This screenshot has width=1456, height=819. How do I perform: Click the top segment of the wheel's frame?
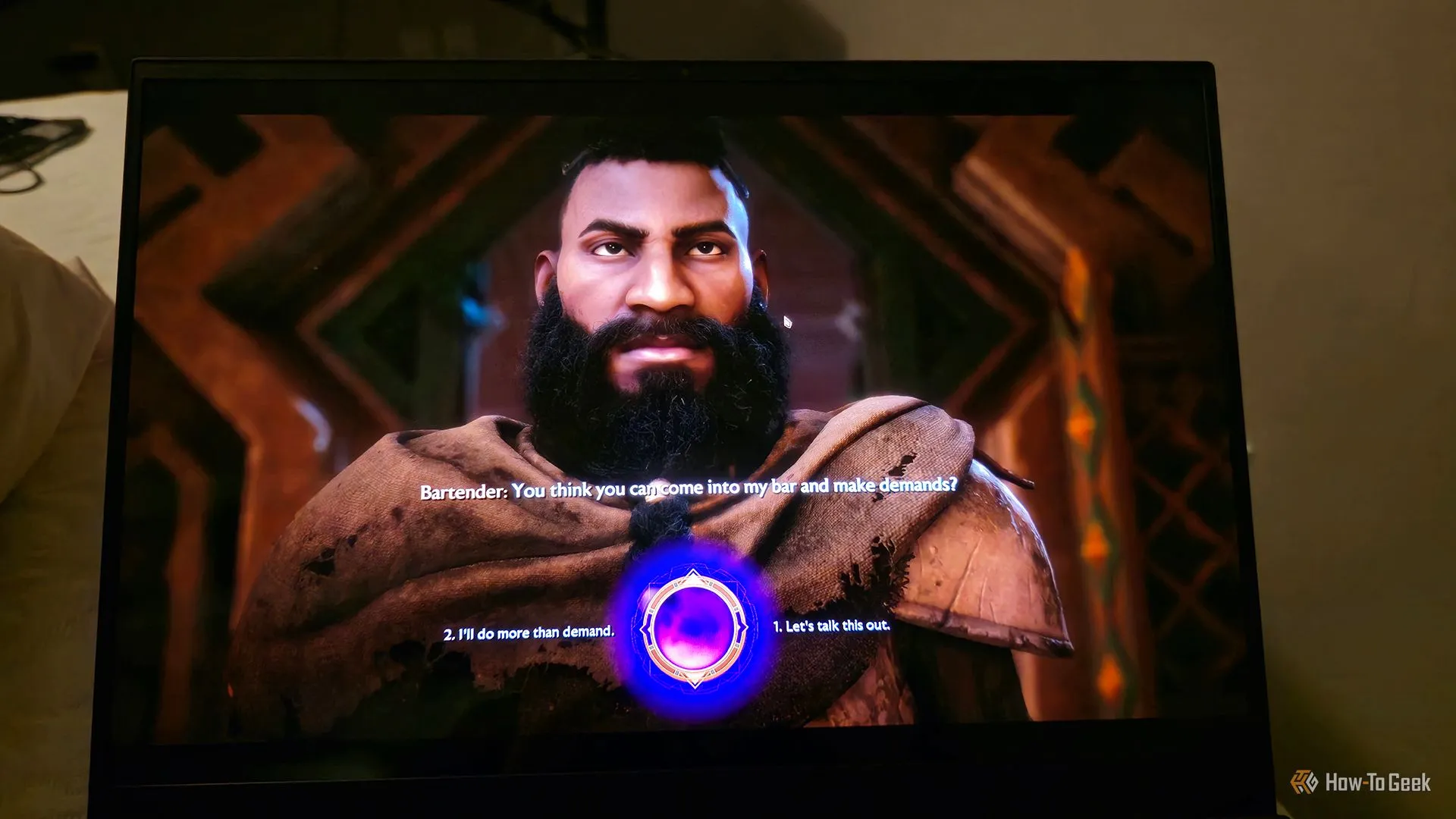(692, 574)
